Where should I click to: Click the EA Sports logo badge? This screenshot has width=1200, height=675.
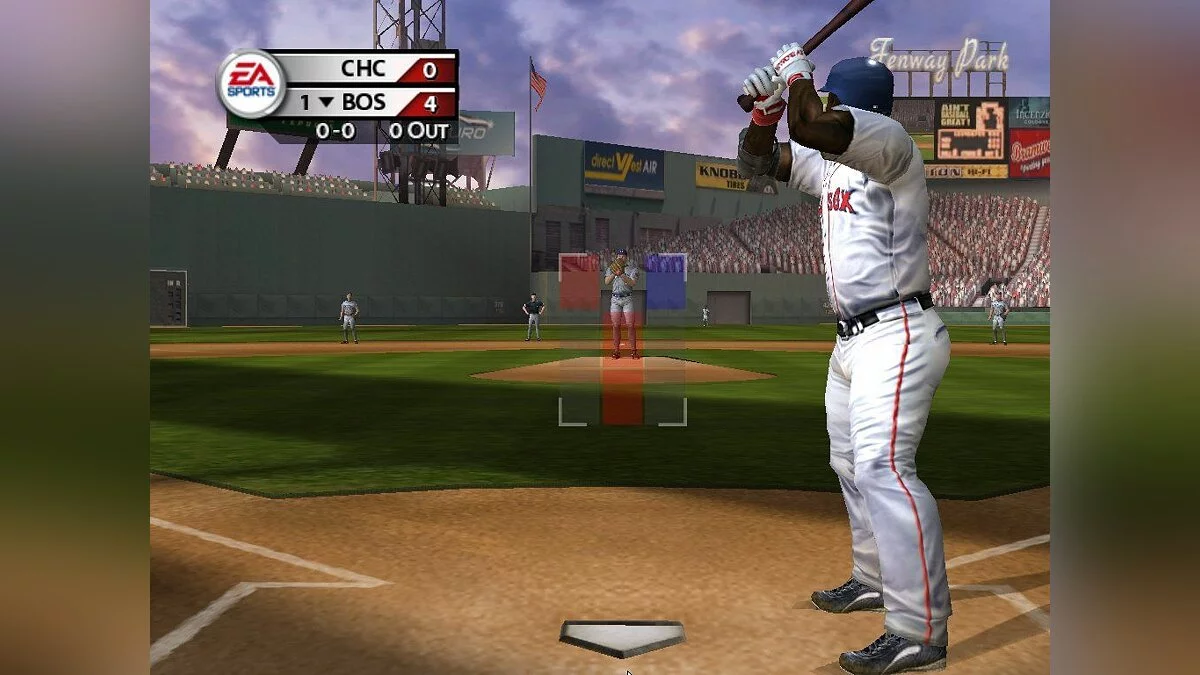252,84
